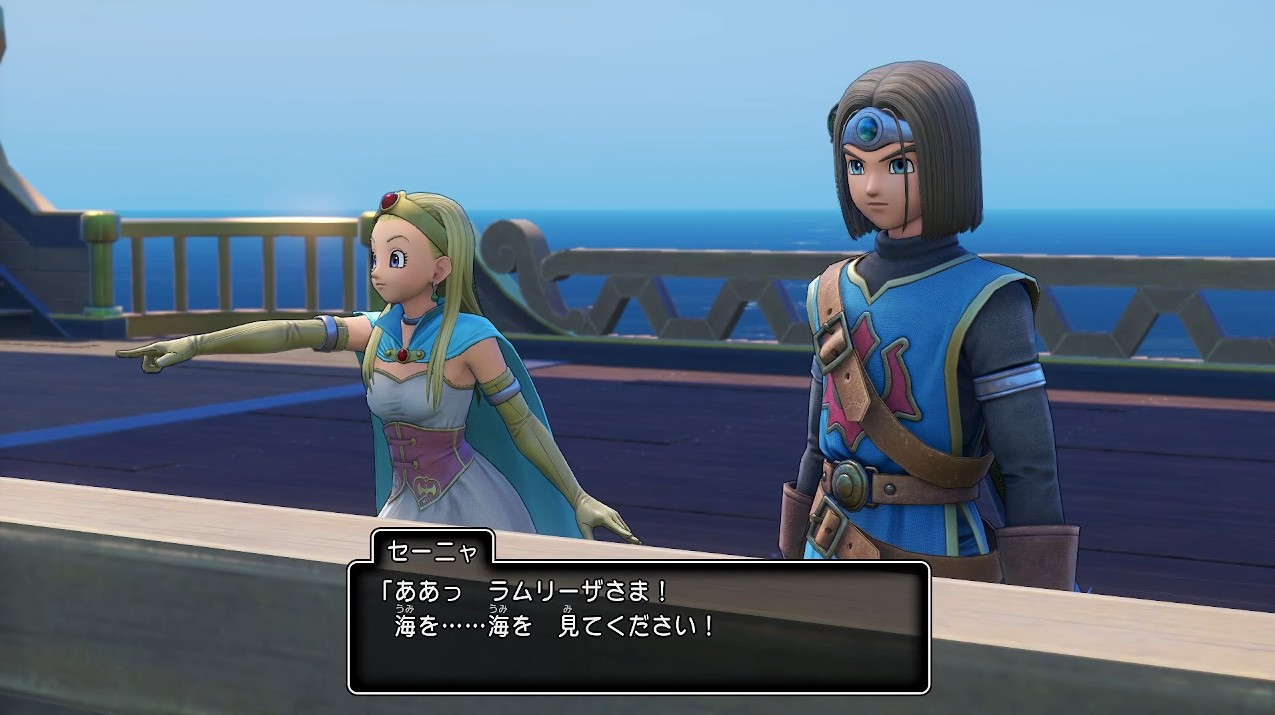1275x715 pixels.
Task: Advance the セーニャ dialogue text box
Action: (x=638, y=626)
